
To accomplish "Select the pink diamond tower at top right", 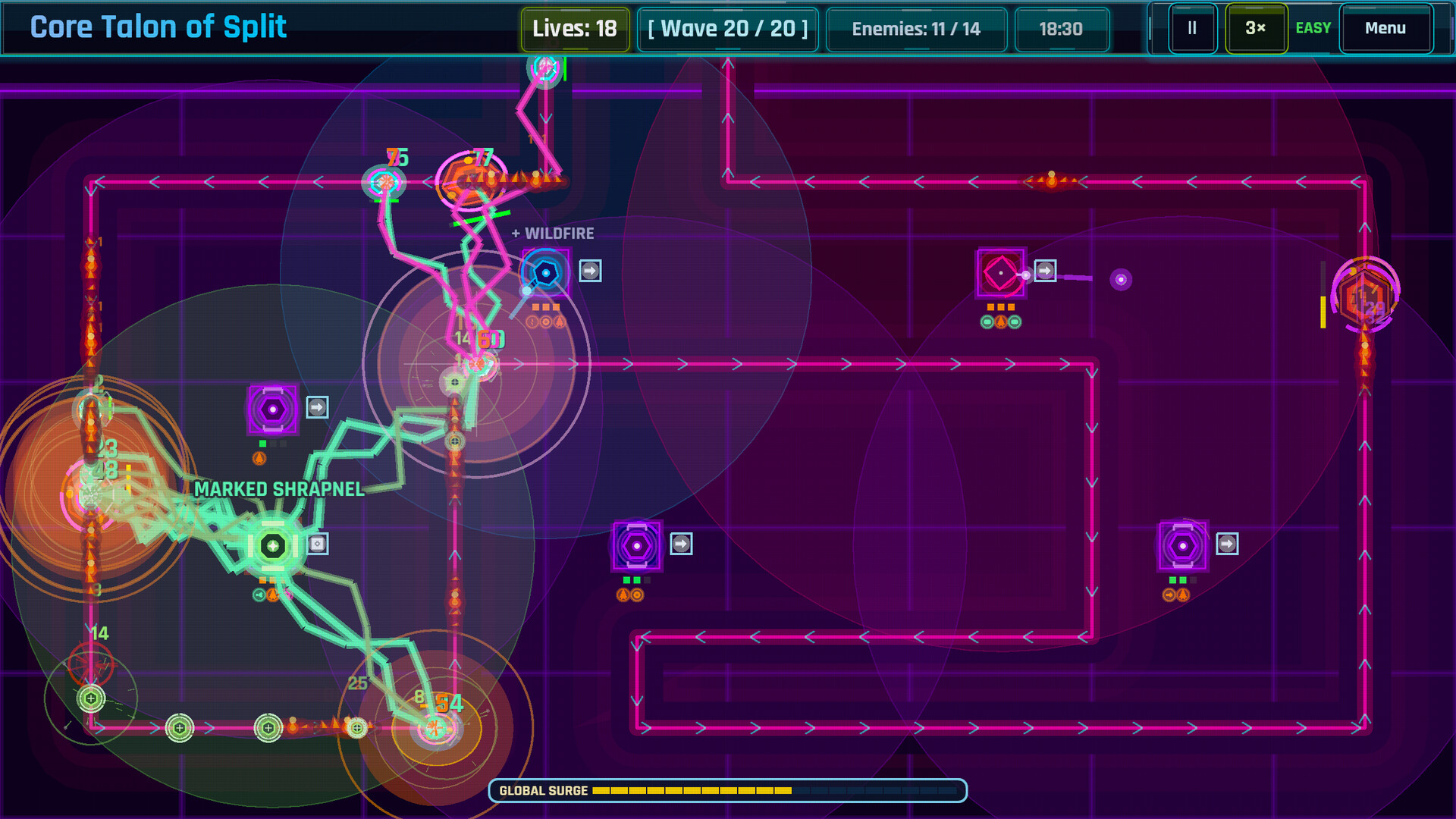I will pos(1000,271).
